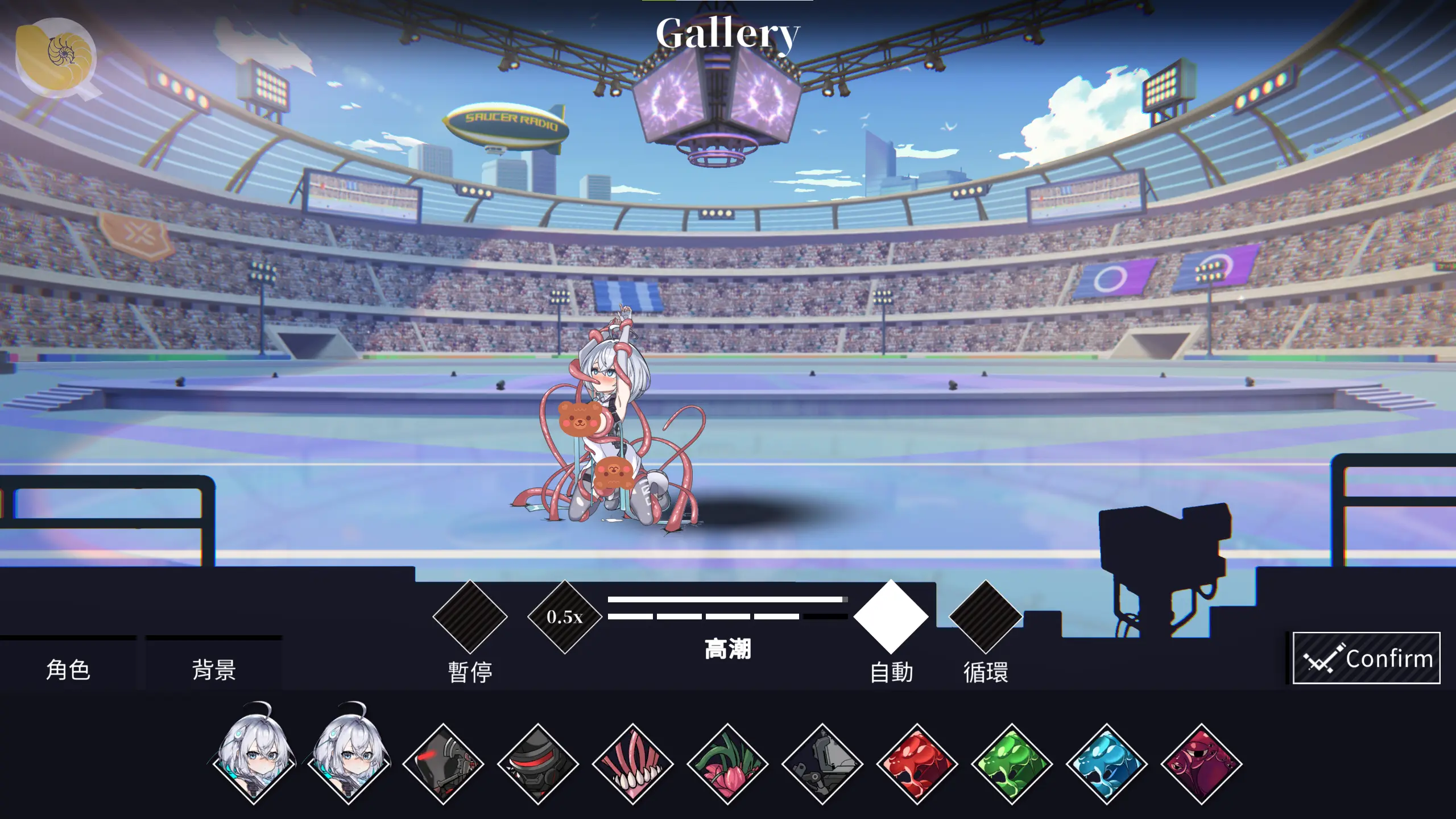Change the 0.5x playback speed
This screenshot has height=819, width=1456.
(564, 617)
